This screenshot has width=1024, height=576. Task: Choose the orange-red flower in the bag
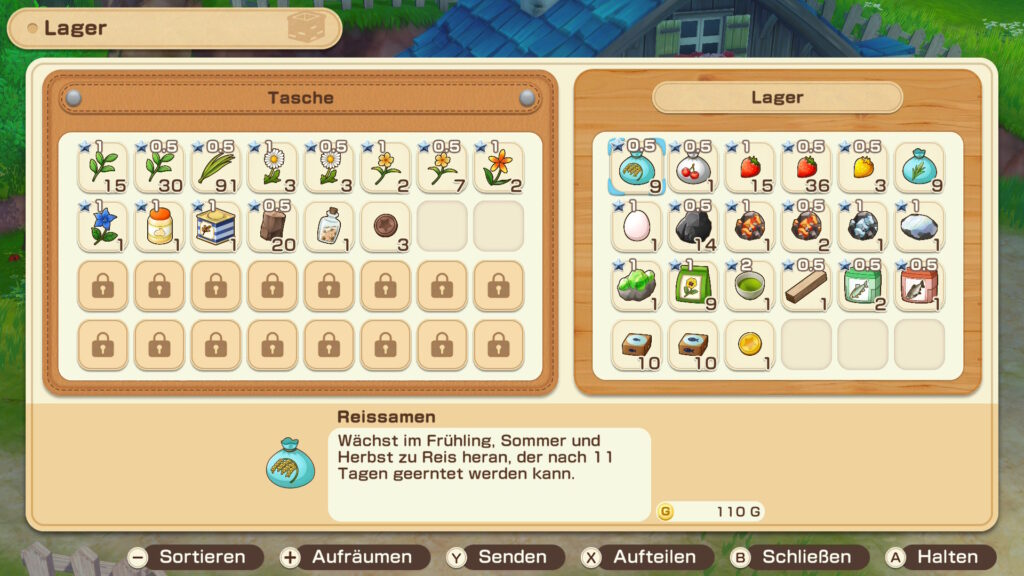498,167
